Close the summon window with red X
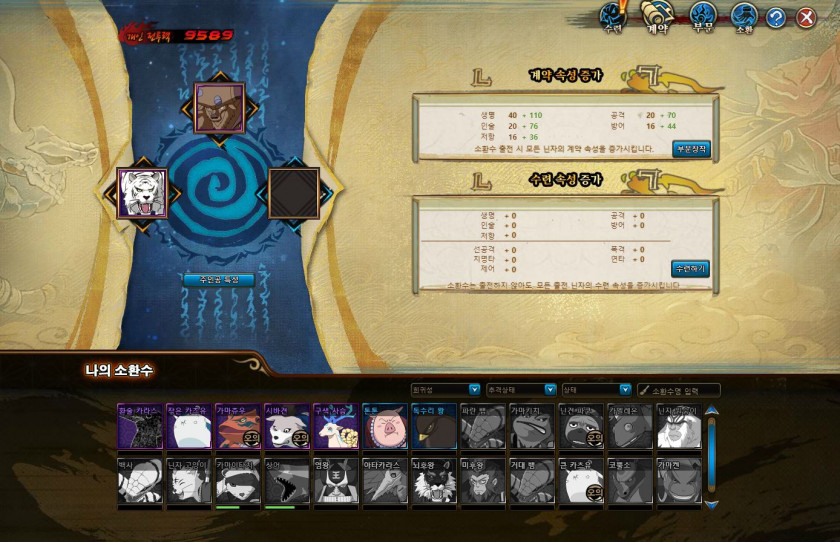The height and width of the screenshot is (542, 840). click(806, 17)
